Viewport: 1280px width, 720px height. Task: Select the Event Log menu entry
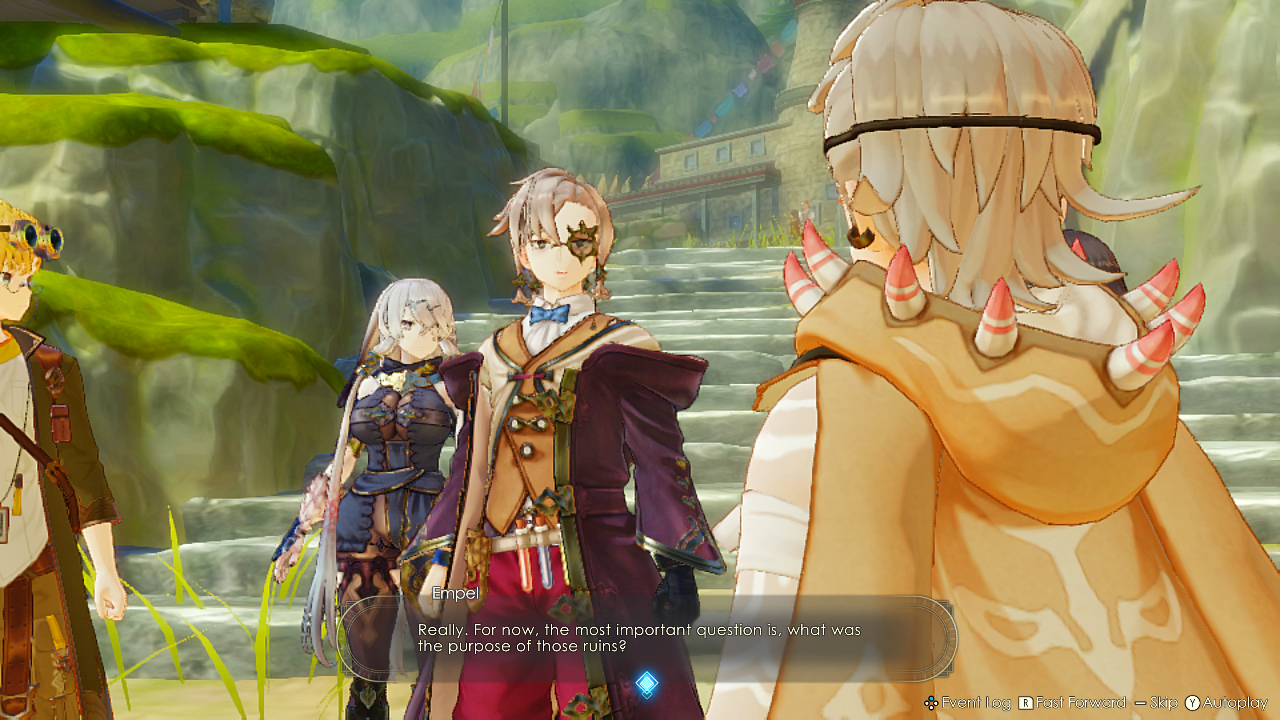975,702
